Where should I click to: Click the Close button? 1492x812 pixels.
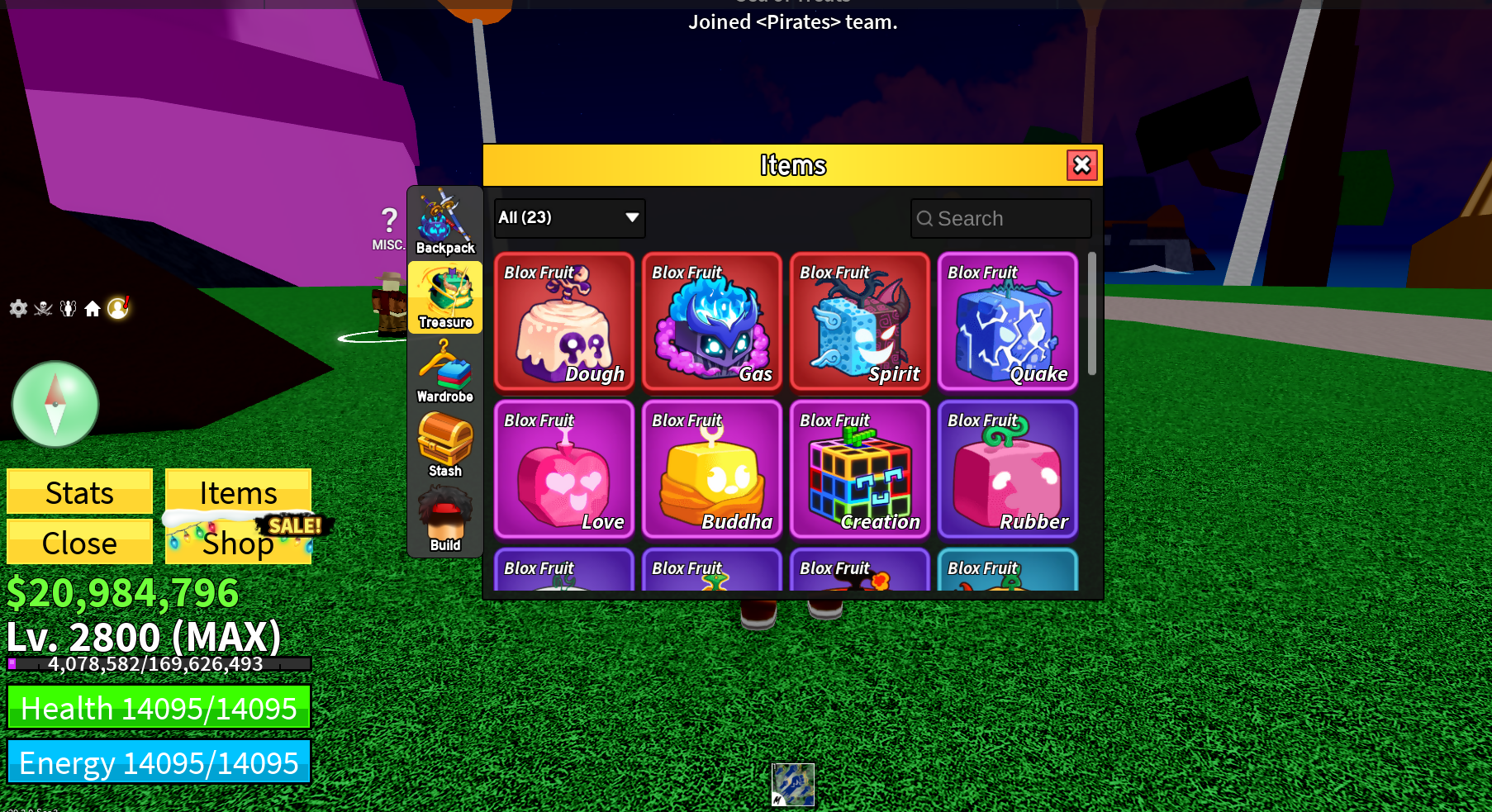pos(78,543)
